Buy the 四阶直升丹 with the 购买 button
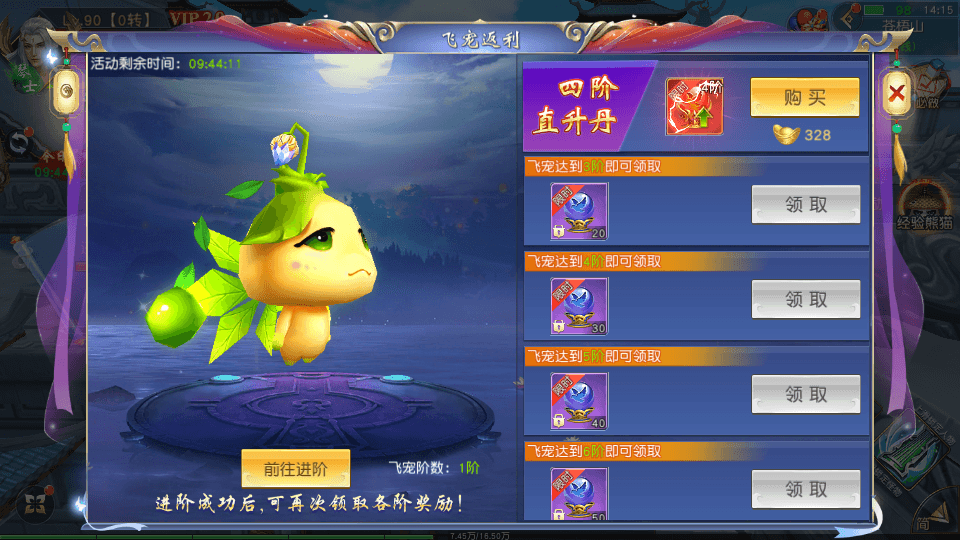Viewport: 960px width, 540px height. click(804, 97)
